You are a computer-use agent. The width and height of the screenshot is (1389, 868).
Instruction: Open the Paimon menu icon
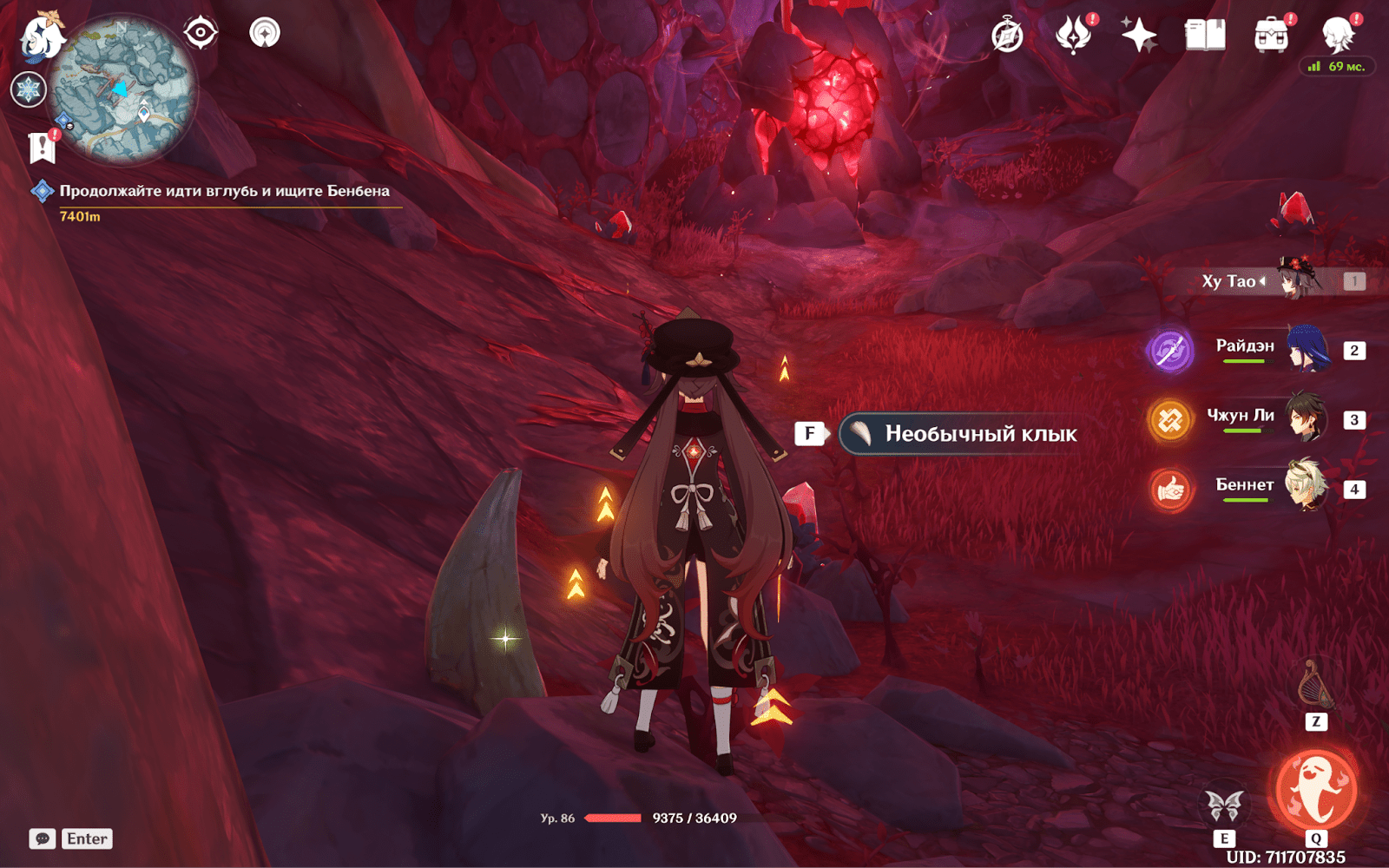click(42, 36)
